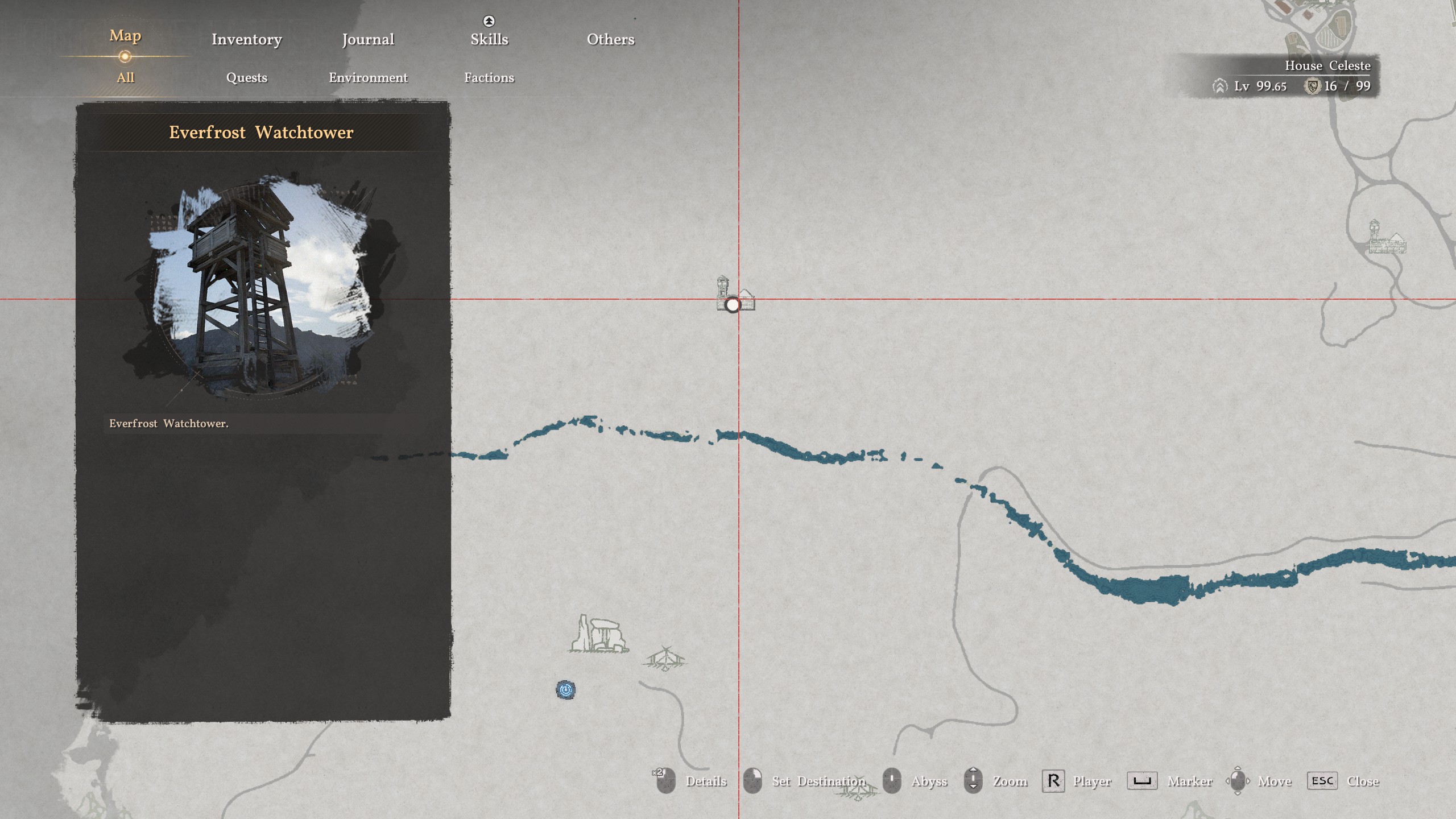Switch to the Factions map filter
The height and width of the screenshot is (819, 1456).
point(489,77)
